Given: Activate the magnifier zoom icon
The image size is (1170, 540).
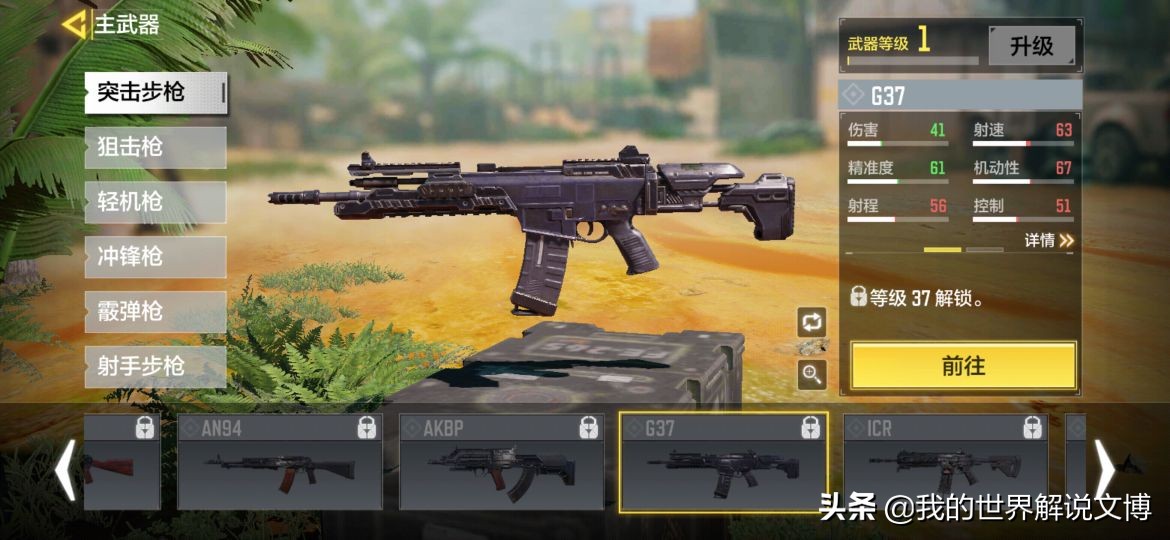Looking at the screenshot, I should point(811,375).
